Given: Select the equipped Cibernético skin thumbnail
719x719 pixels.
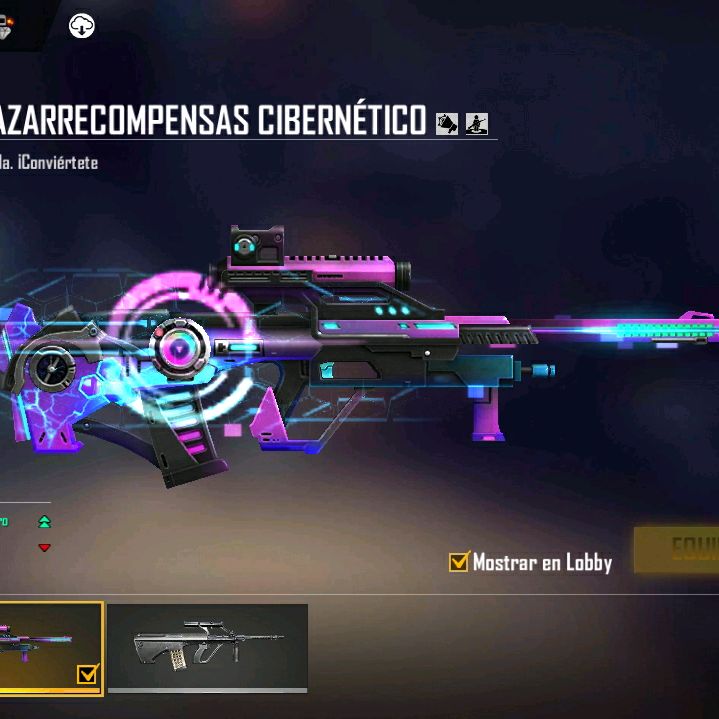Looking at the screenshot, I should click(50, 647).
